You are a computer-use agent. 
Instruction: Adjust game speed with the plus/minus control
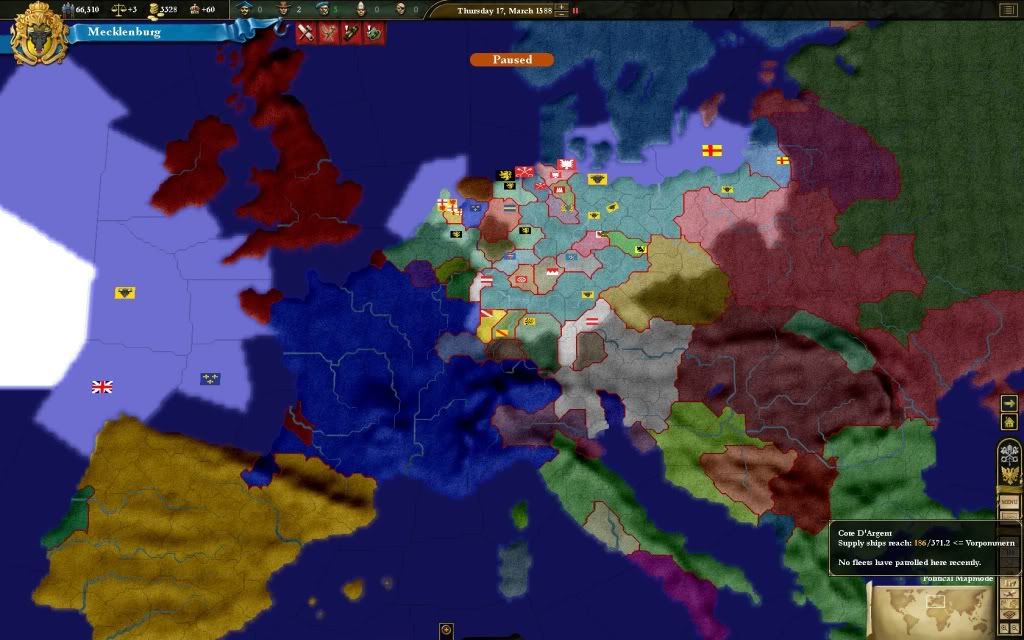[561, 10]
